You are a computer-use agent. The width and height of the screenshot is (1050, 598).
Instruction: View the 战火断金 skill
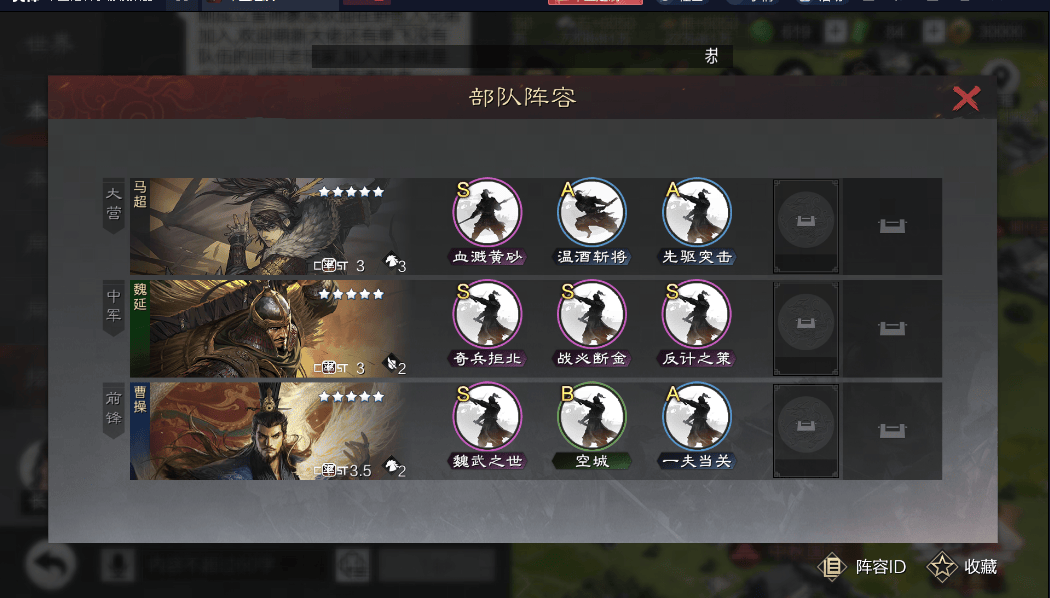coord(592,314)
